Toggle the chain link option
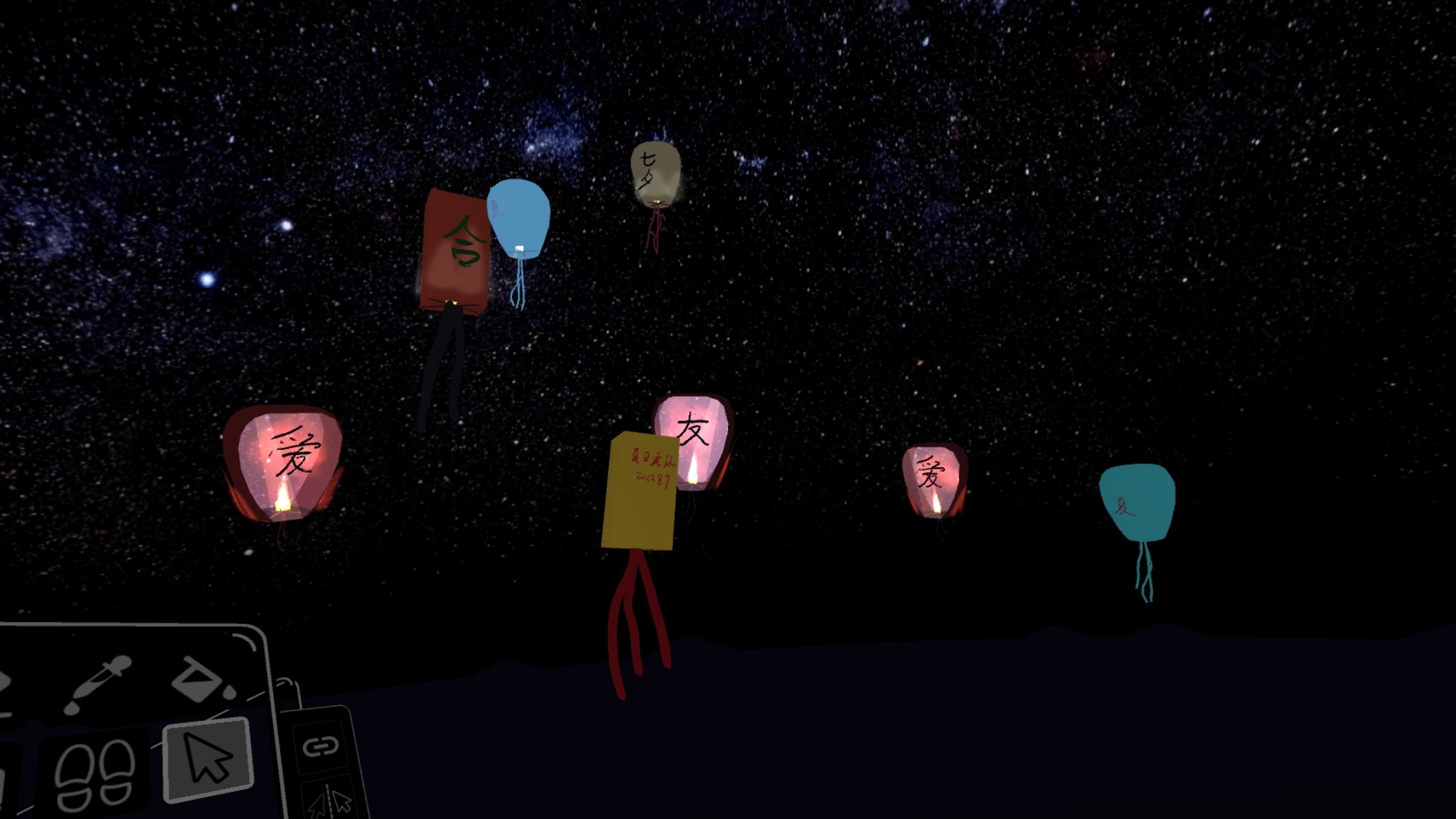 [x=320, y=746]
